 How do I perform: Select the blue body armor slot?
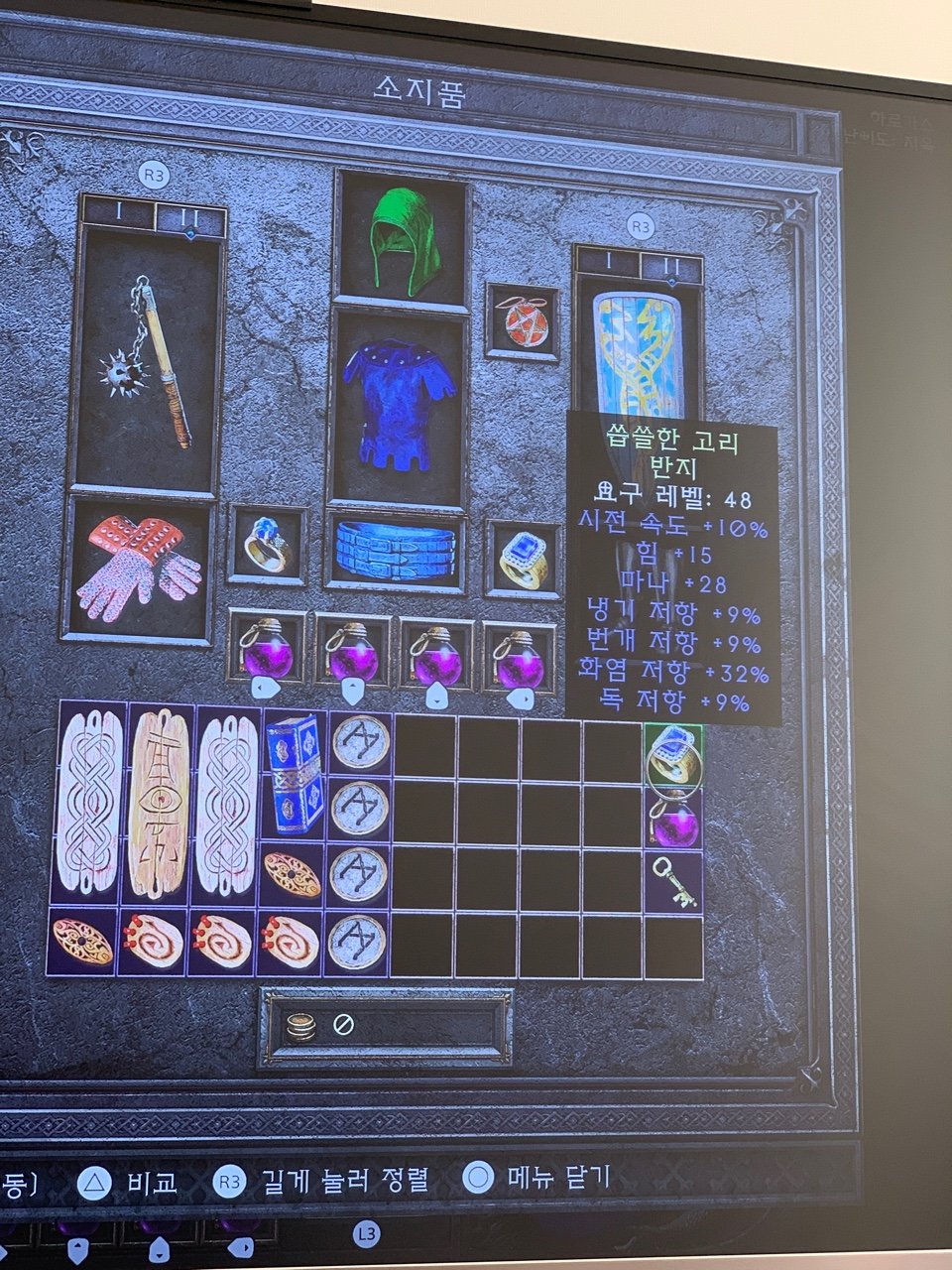399,405
